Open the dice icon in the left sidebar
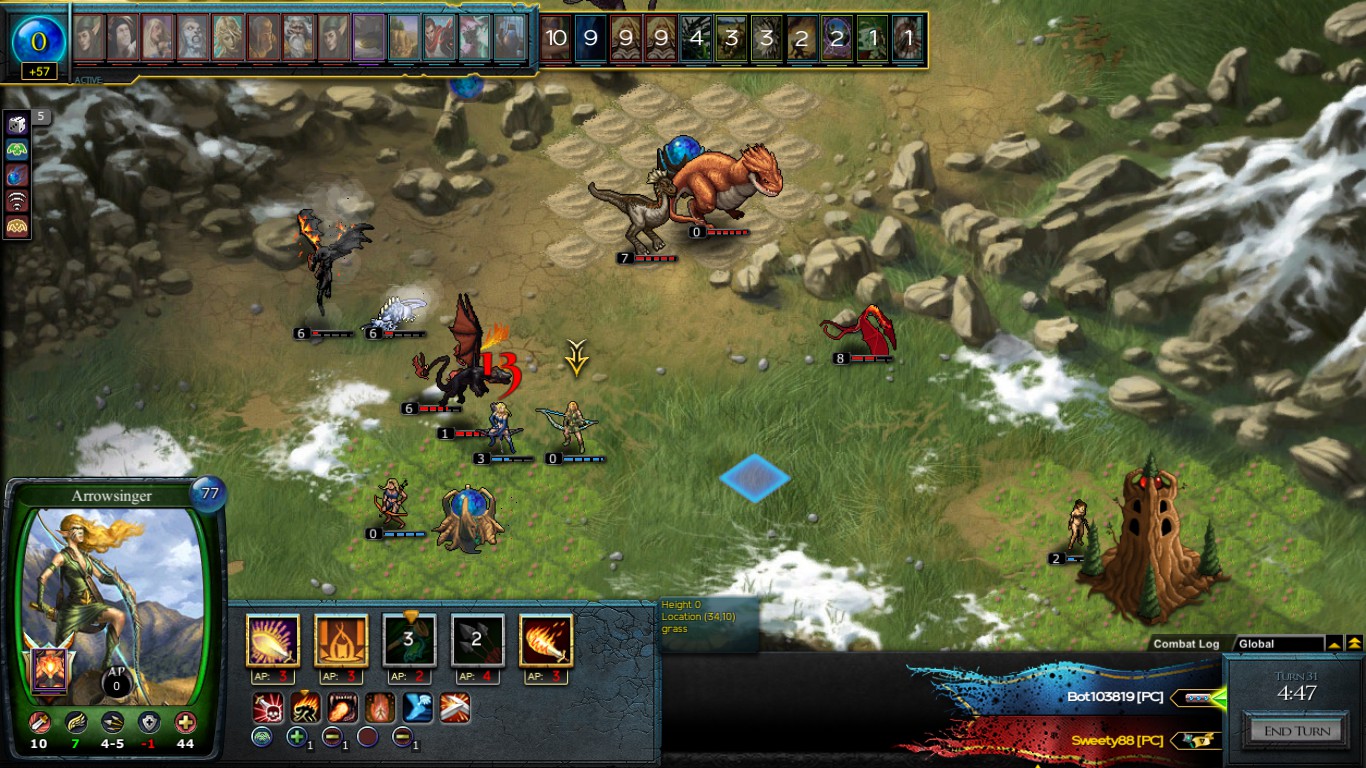 (17, 123)
